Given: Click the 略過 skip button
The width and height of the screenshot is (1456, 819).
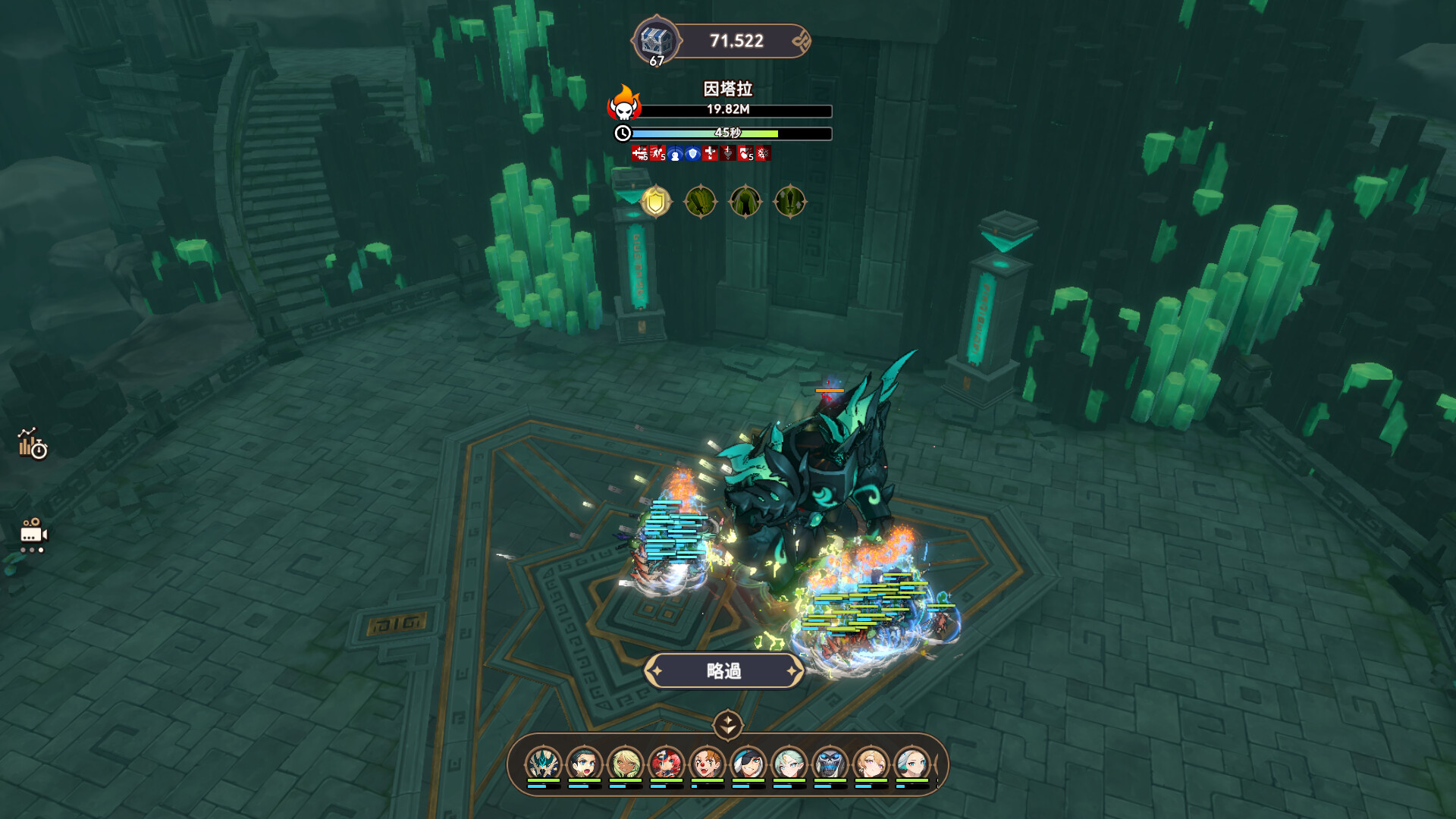Looking at the screenshot, I should (x=723, y=671).
